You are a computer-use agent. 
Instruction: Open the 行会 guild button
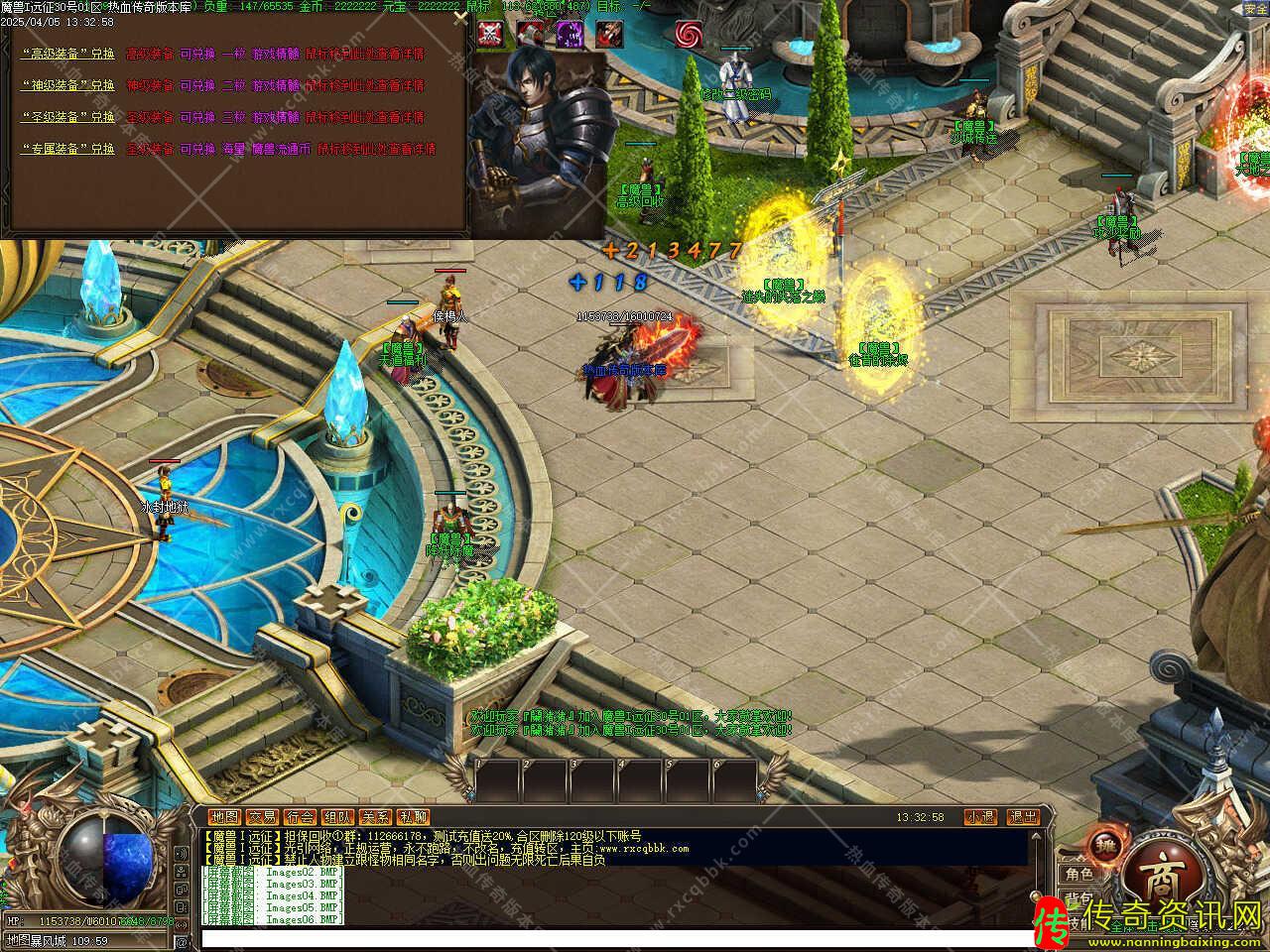[300, 817]
